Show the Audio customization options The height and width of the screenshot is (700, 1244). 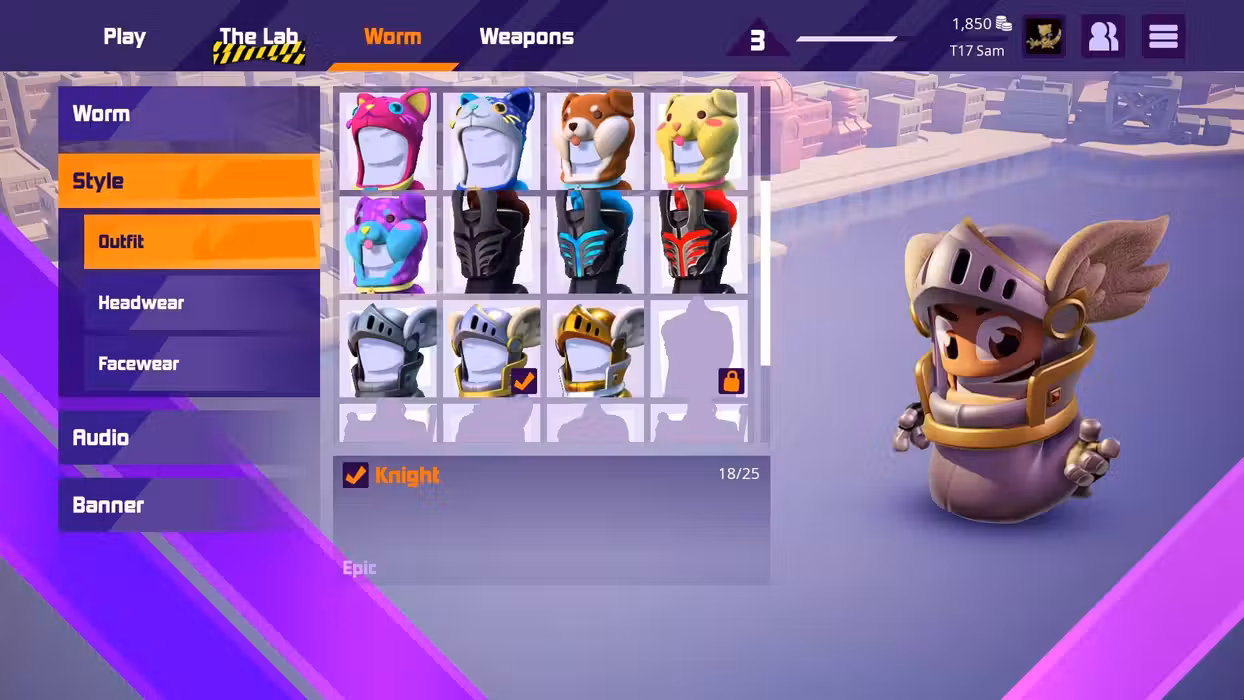pos(189,438)
